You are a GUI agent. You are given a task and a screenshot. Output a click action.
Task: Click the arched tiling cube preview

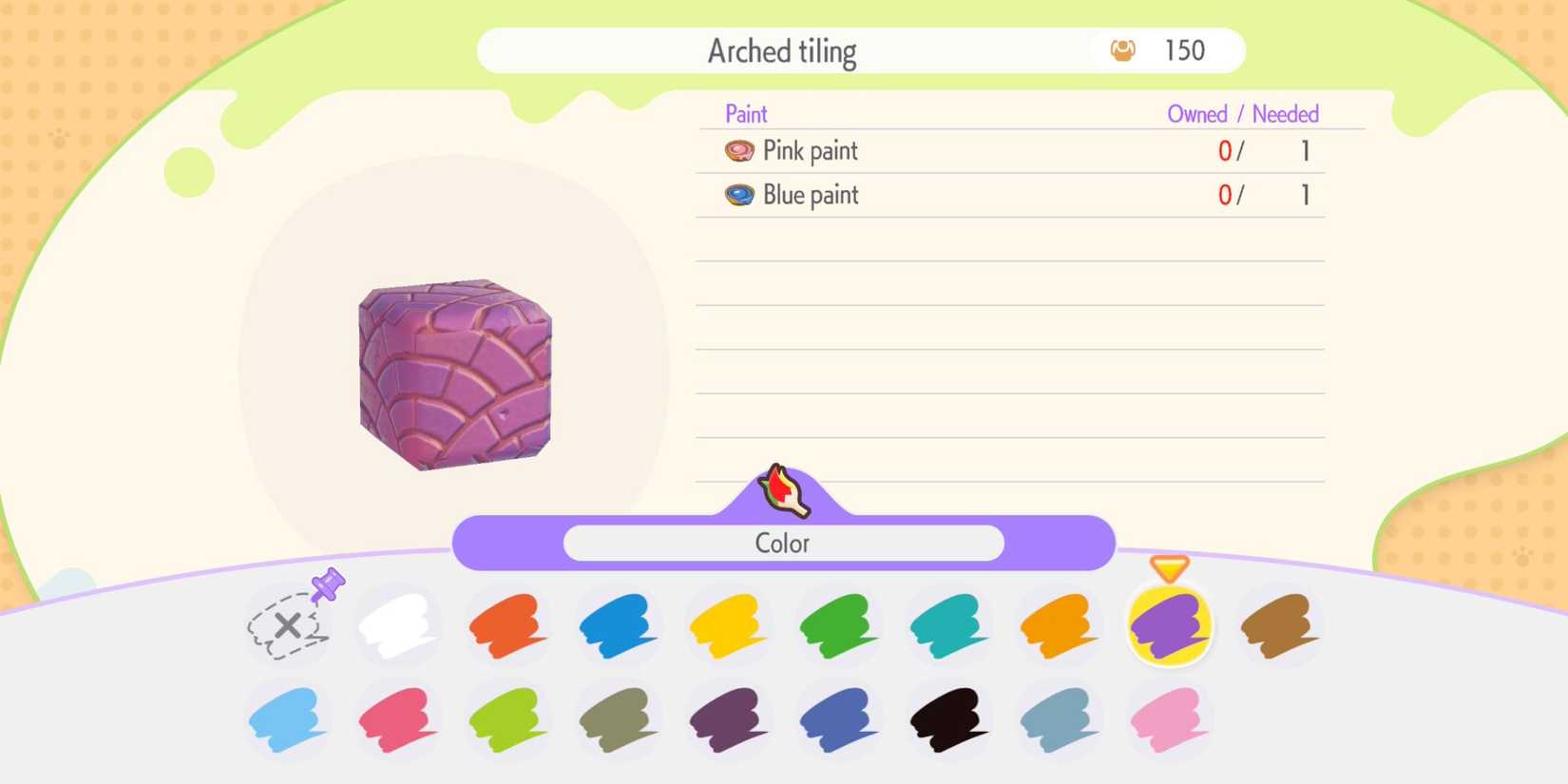point(454,373)
